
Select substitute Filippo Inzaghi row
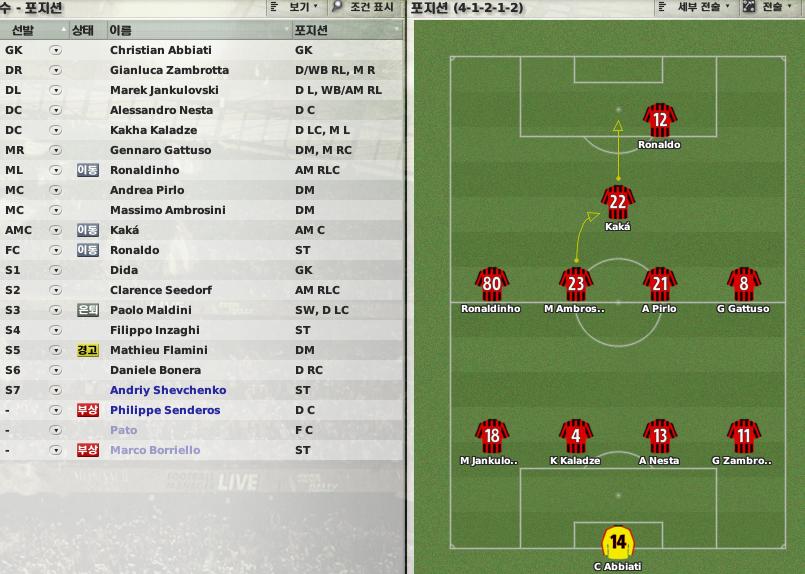pos(154,330)
